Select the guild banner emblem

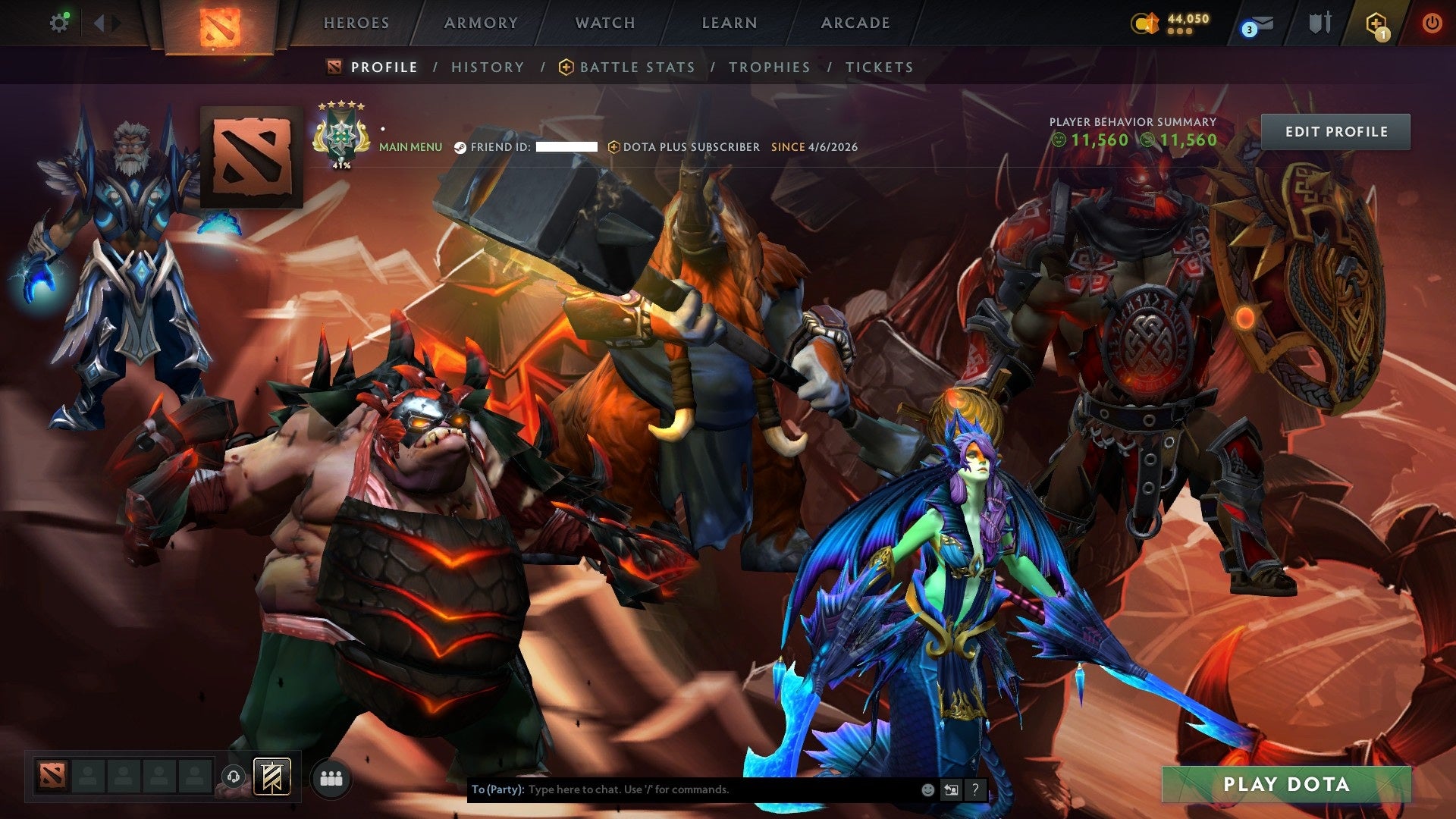(271, 777)
